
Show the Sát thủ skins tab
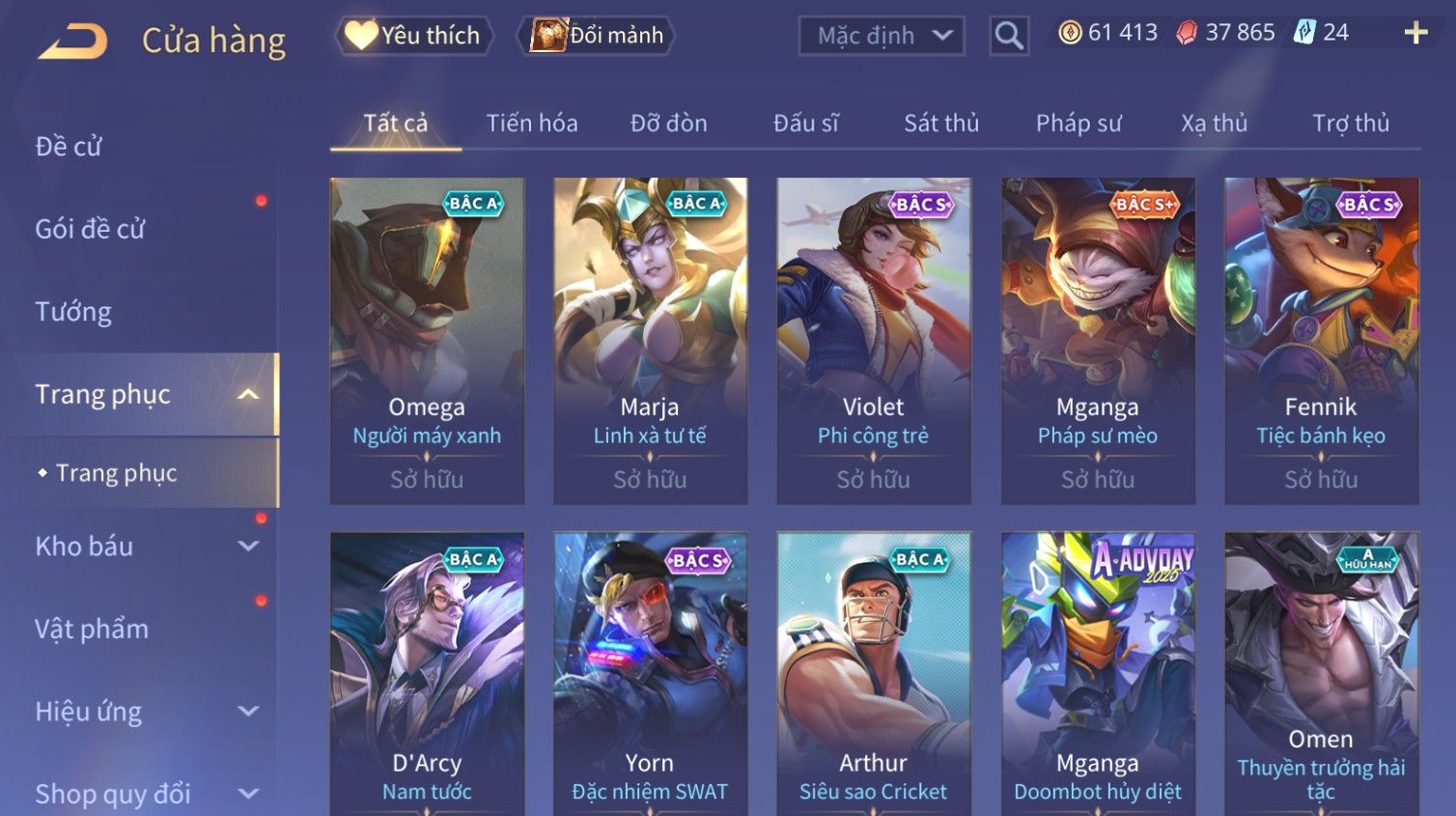pyautogui.click(x=941, y=124)
